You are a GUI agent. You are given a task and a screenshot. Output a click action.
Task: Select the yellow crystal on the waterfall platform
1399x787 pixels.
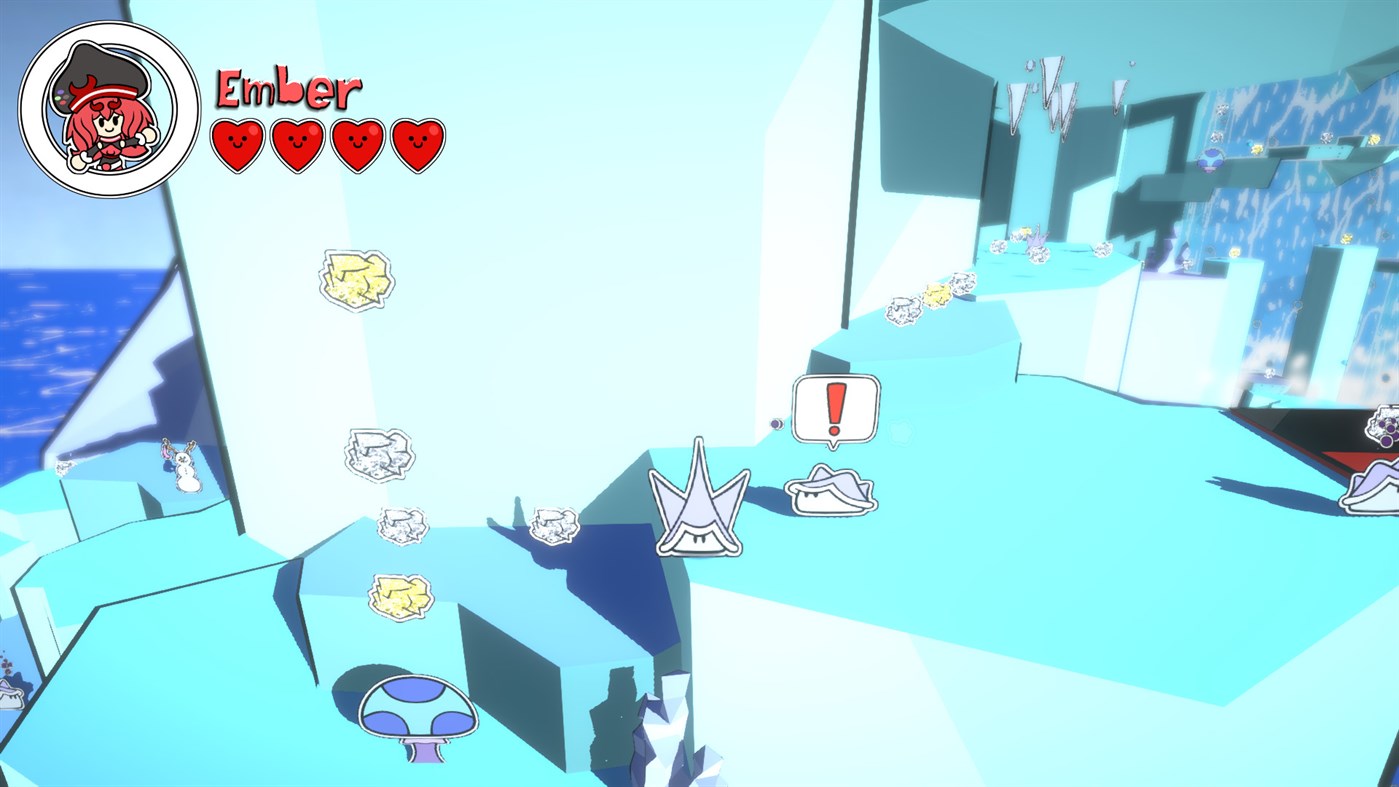tap(1256, 147)
